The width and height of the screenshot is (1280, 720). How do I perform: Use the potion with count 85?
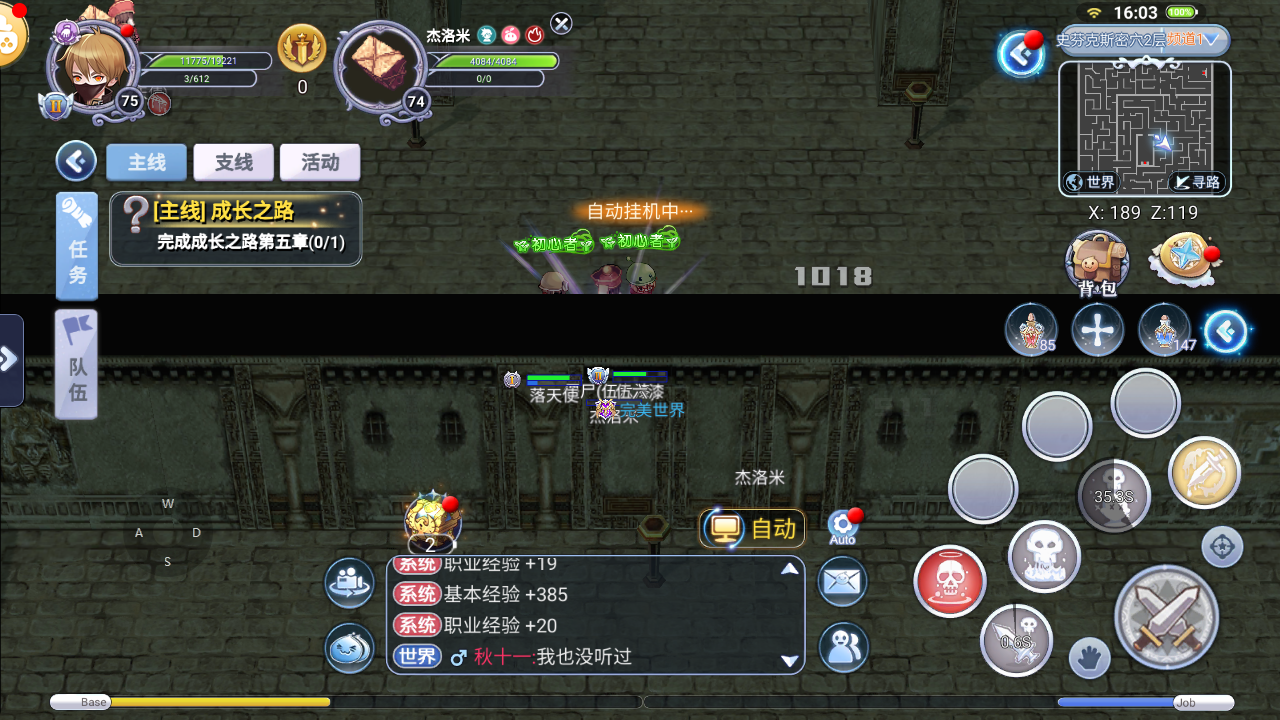[1031, 330]
